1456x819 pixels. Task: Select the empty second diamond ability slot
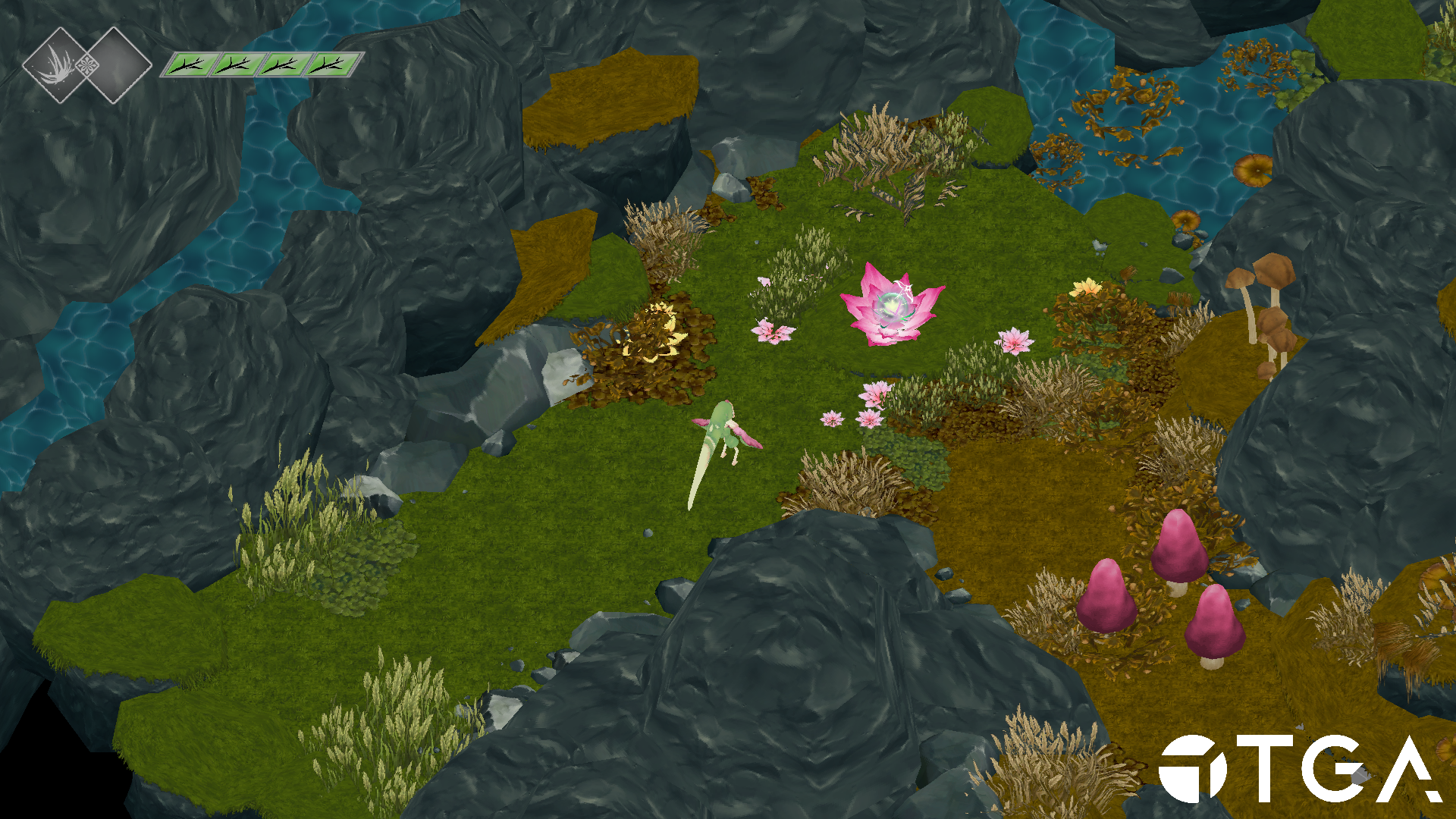(x=116, y=65)
